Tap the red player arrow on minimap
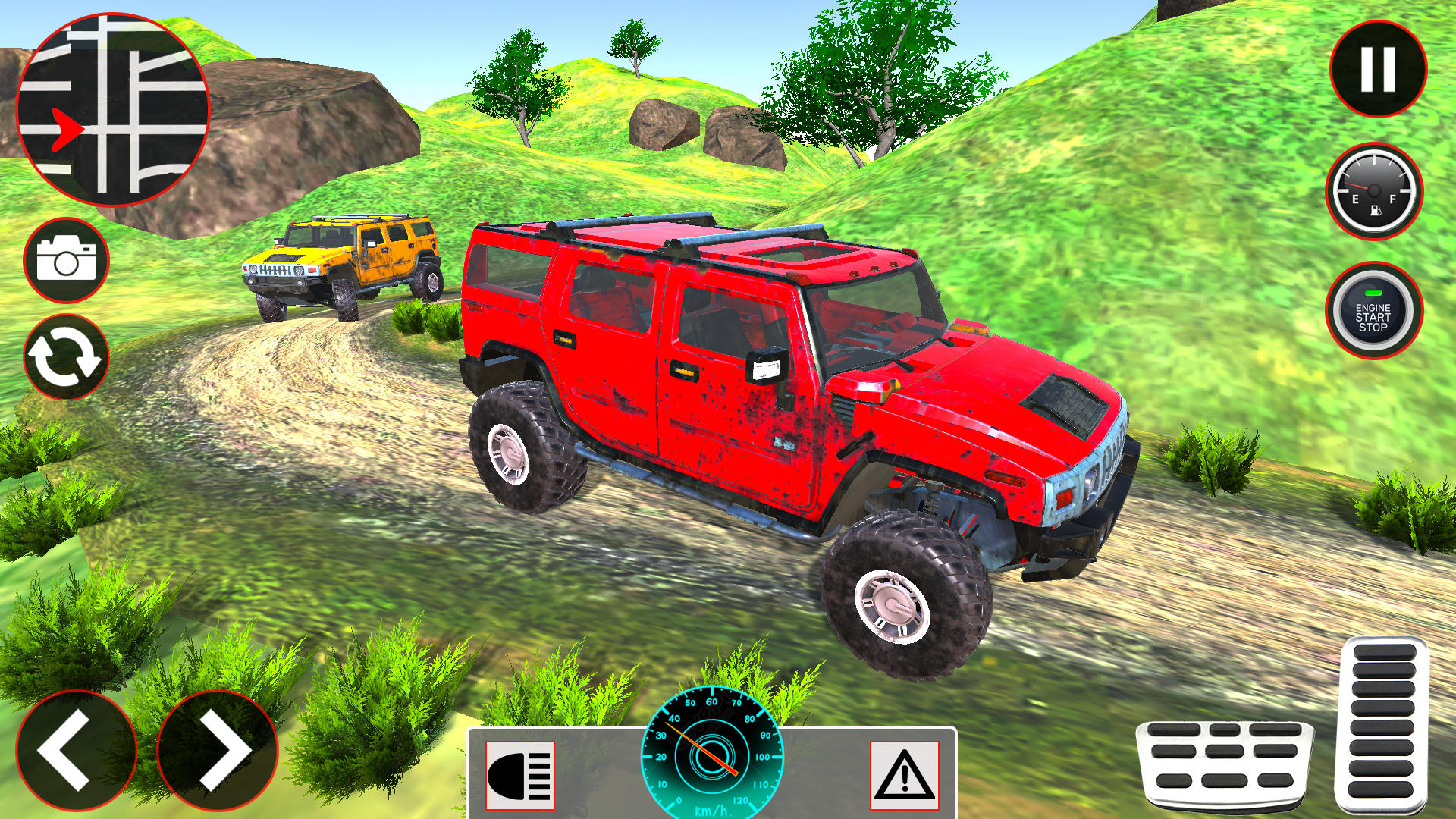 67,127
